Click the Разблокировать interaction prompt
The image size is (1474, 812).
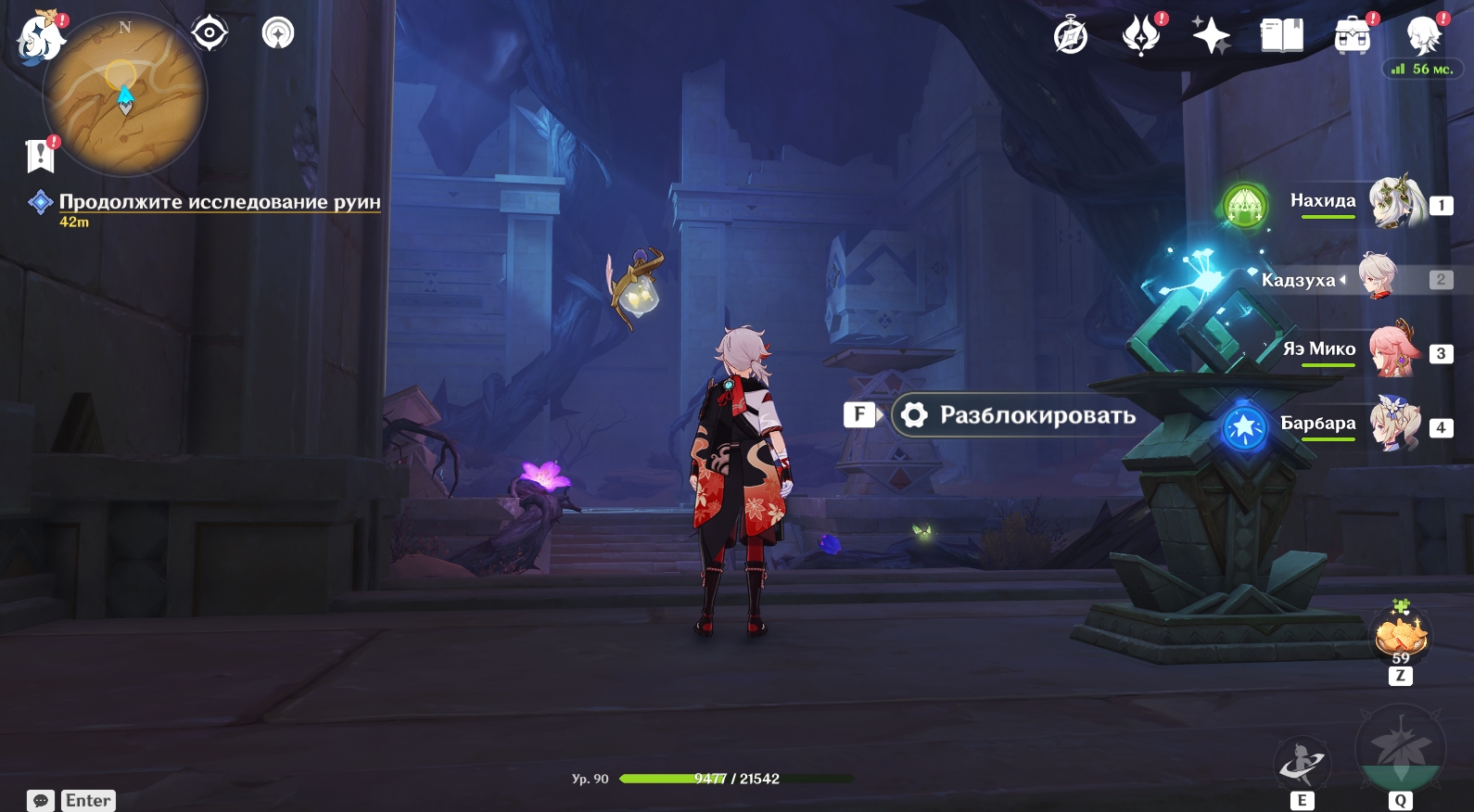coord(1015,415)
